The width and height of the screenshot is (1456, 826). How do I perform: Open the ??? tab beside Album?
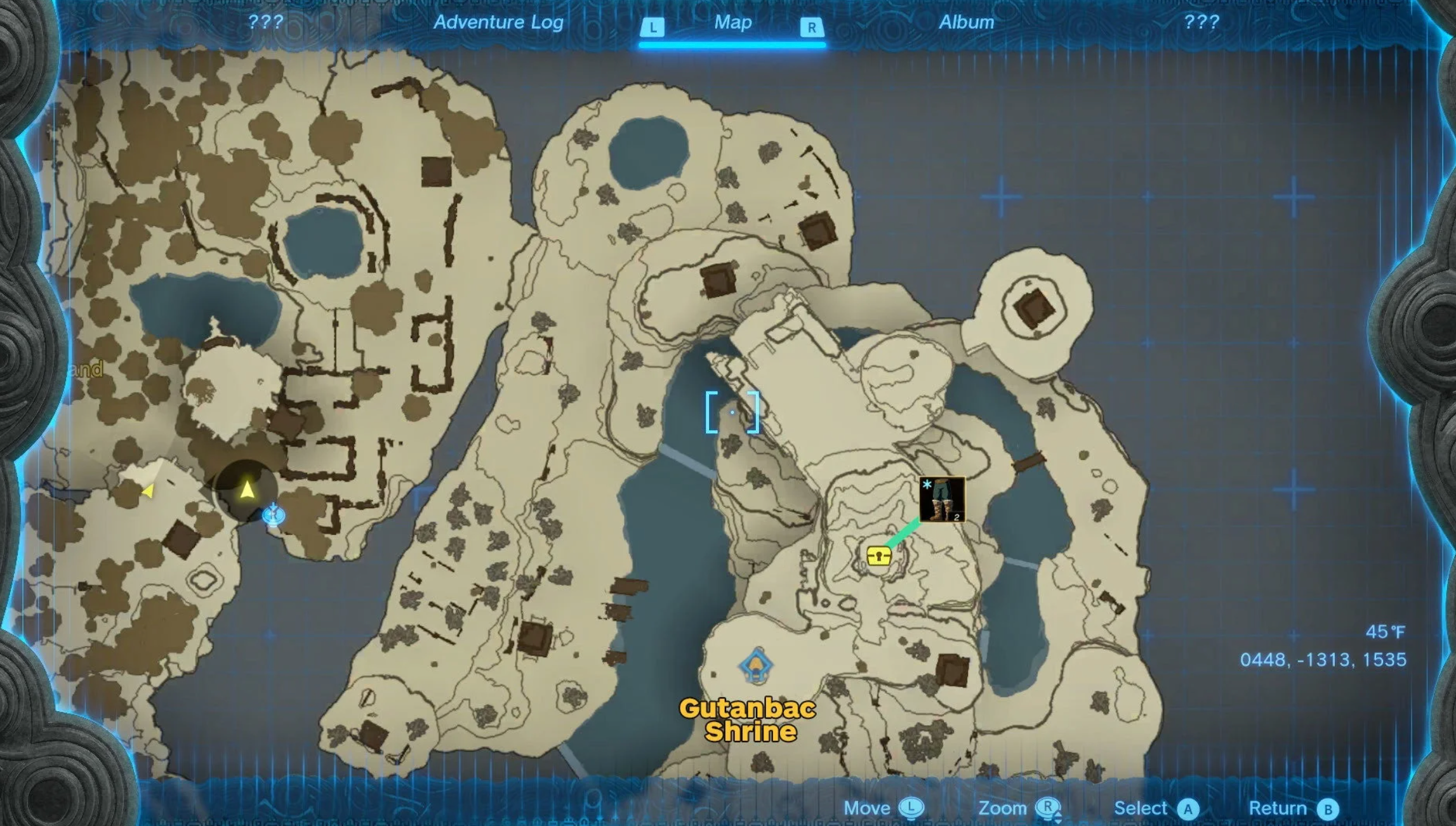tap(1201, 23)
